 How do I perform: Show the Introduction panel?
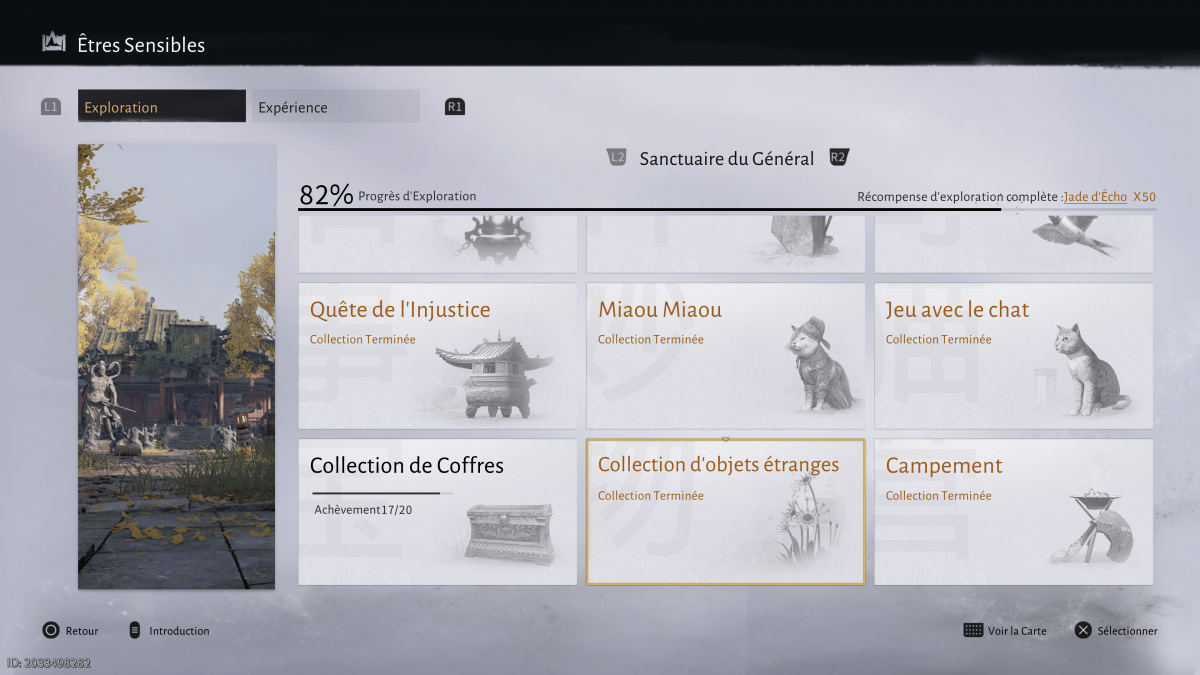click(169, 631)
